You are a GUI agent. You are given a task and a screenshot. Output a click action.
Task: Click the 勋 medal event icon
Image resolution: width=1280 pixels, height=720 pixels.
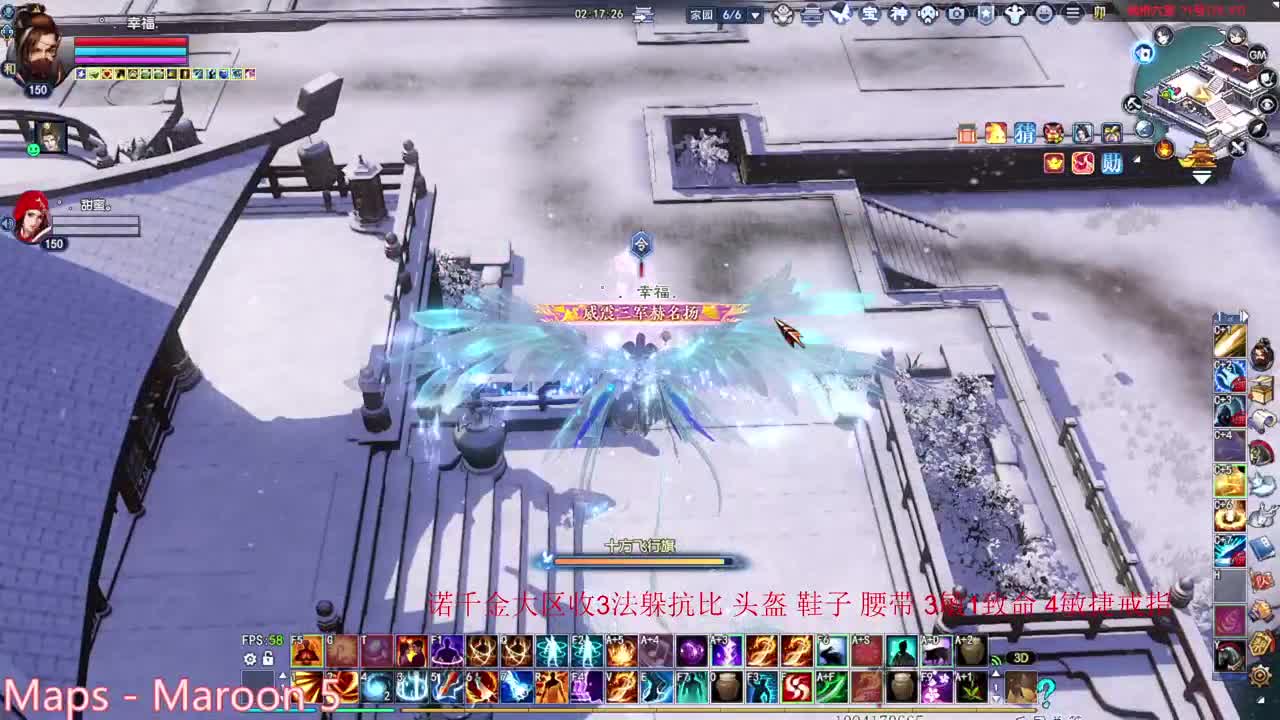pos(1110,162)
